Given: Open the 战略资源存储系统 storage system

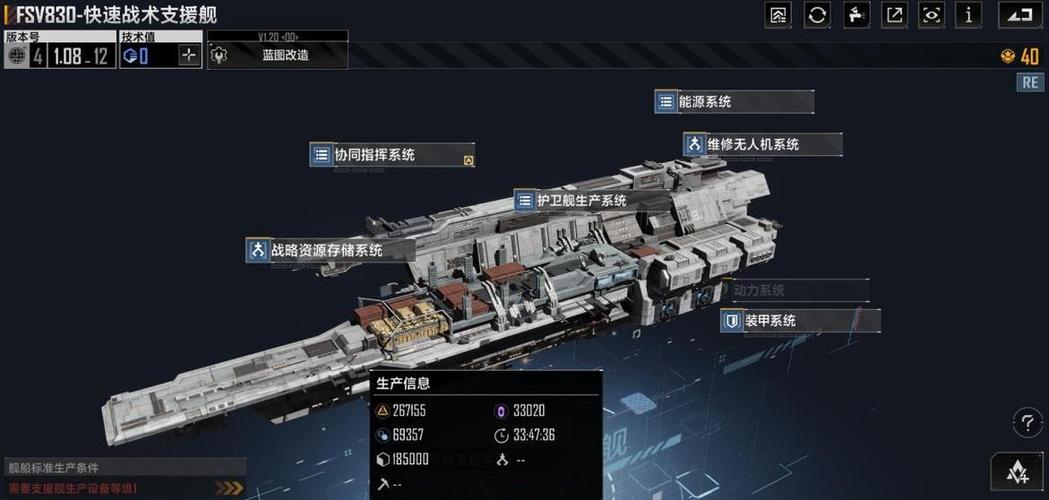Looking at the screenshot, I should [325, 250].
